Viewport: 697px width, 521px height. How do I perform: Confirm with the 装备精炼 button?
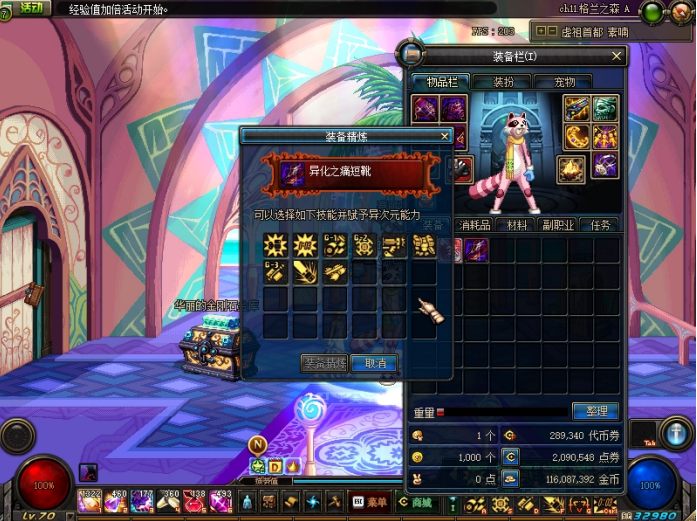pos(324,363)
